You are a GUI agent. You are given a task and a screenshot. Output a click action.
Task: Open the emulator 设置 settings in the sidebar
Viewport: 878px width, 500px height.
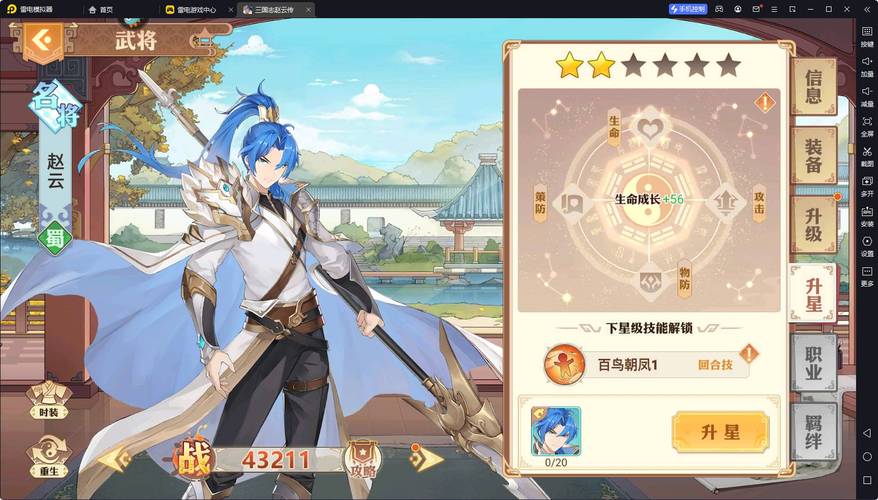tap(867, 246)
